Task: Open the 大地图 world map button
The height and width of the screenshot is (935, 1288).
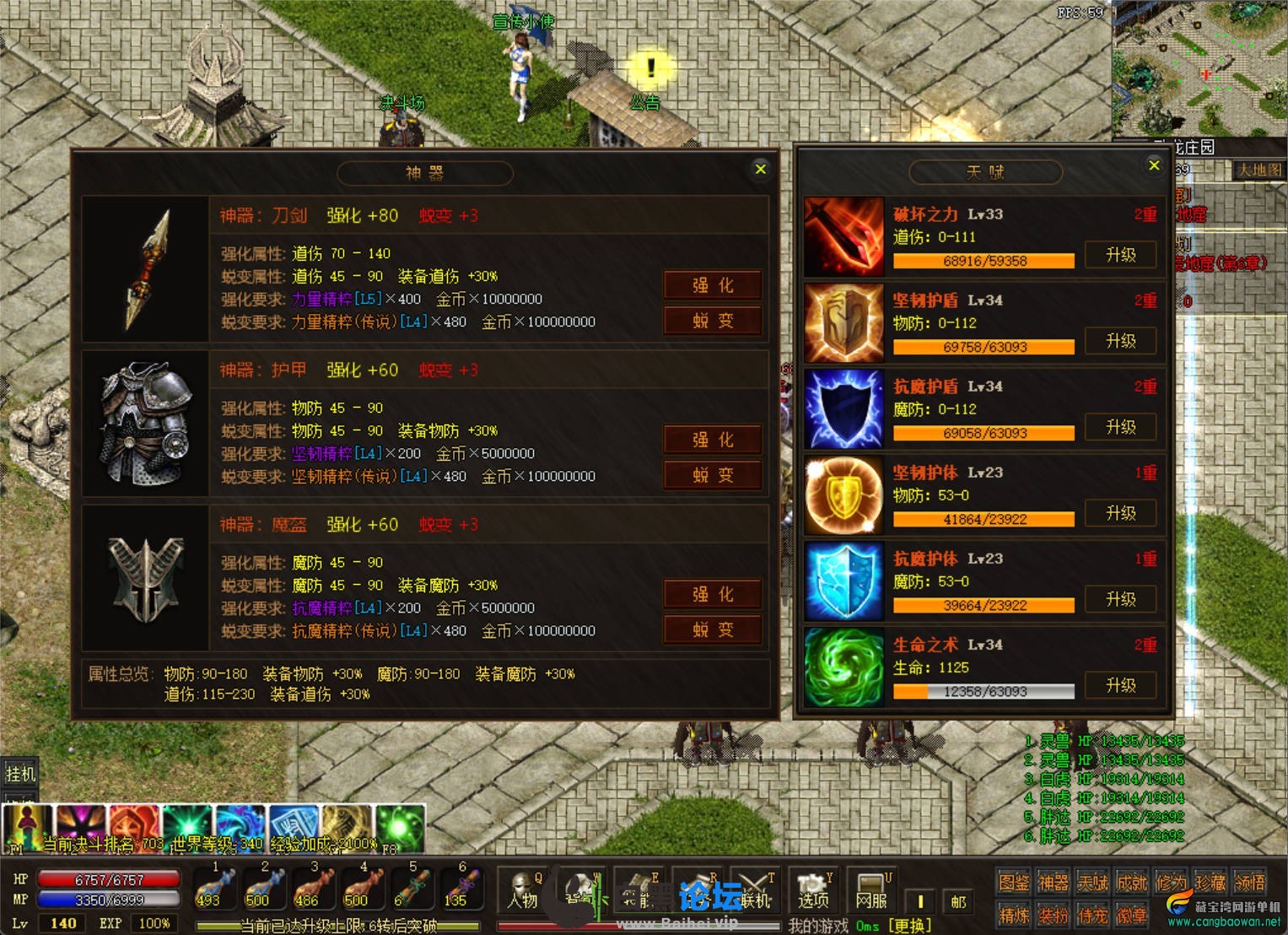Action: point(1258,170)
